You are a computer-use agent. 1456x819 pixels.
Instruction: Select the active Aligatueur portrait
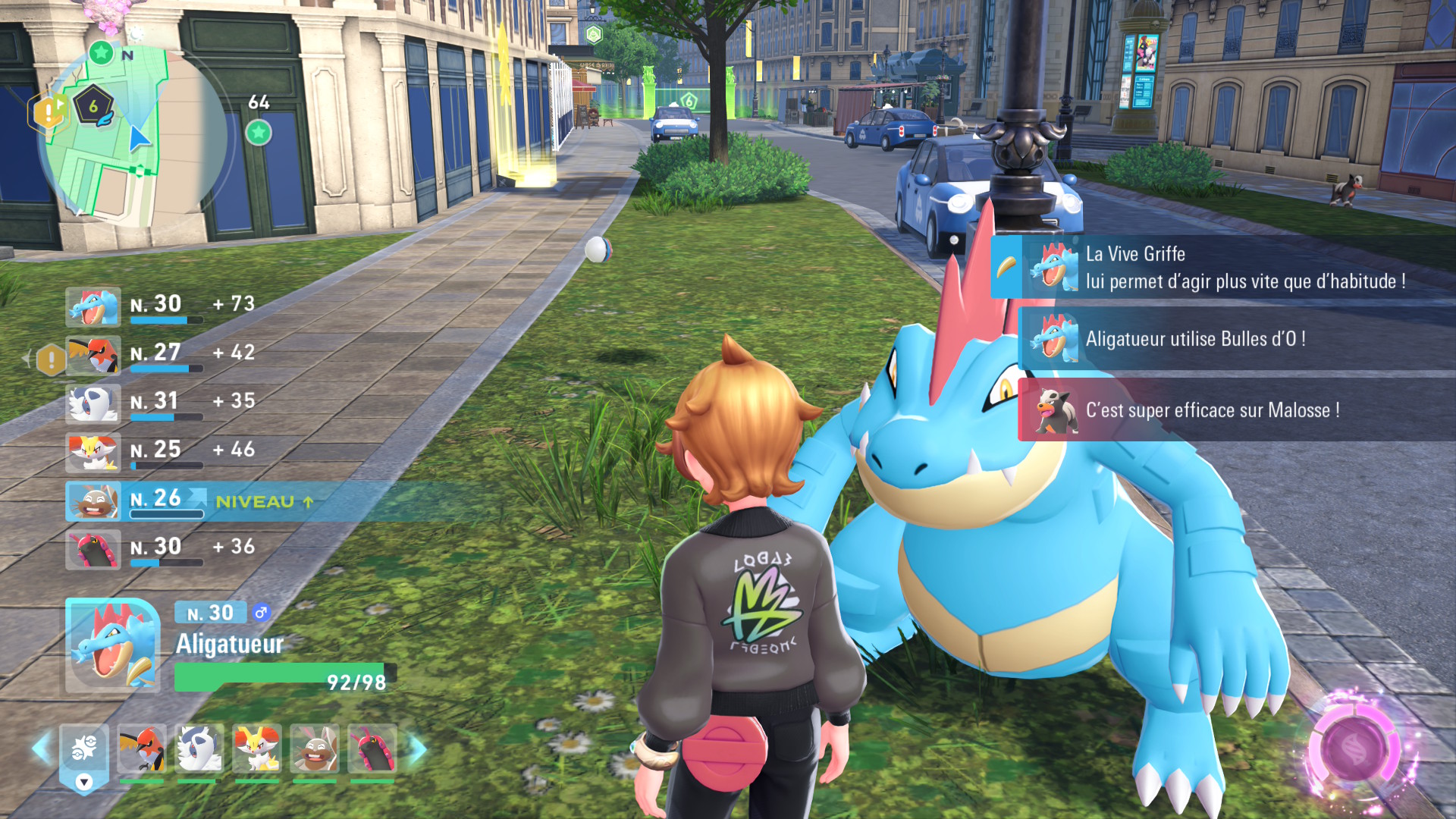pos(113,645)
